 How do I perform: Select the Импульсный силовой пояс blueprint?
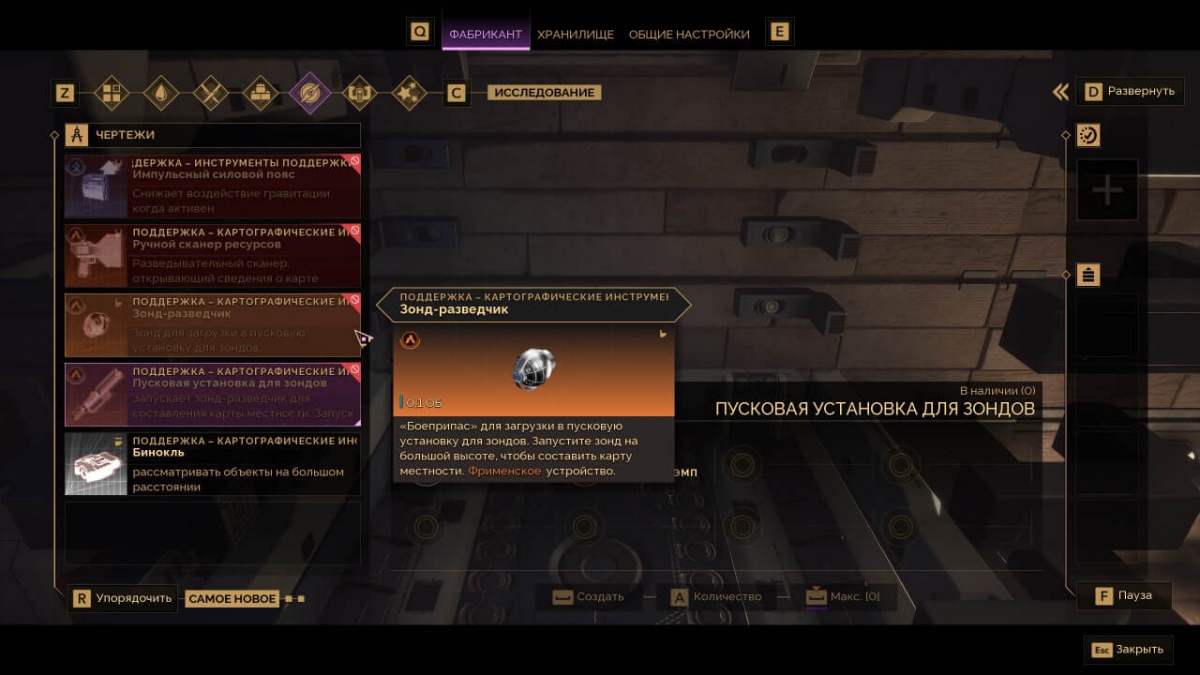[x=212, y=186]
